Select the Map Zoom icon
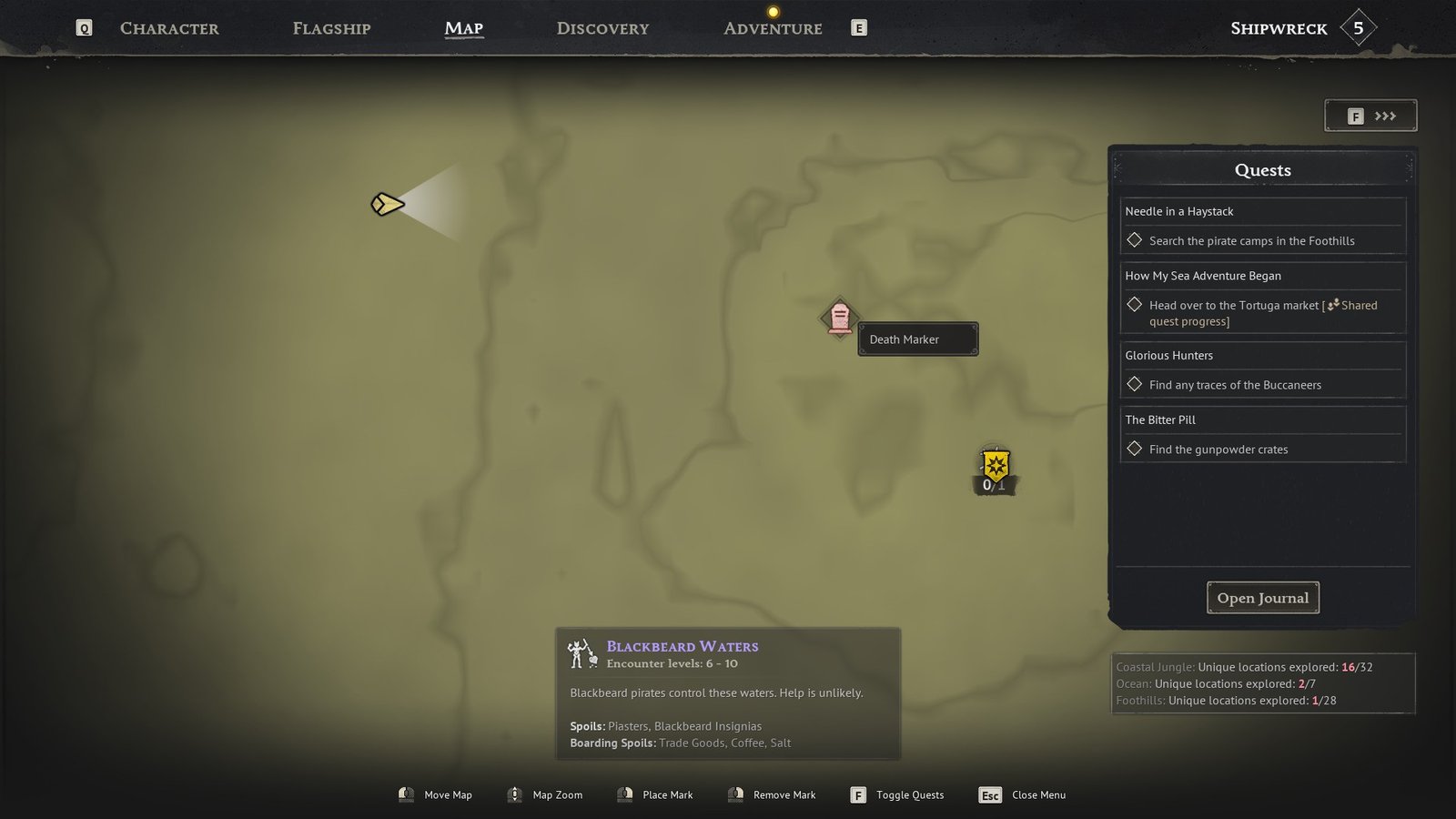 (x=514, y=794)
